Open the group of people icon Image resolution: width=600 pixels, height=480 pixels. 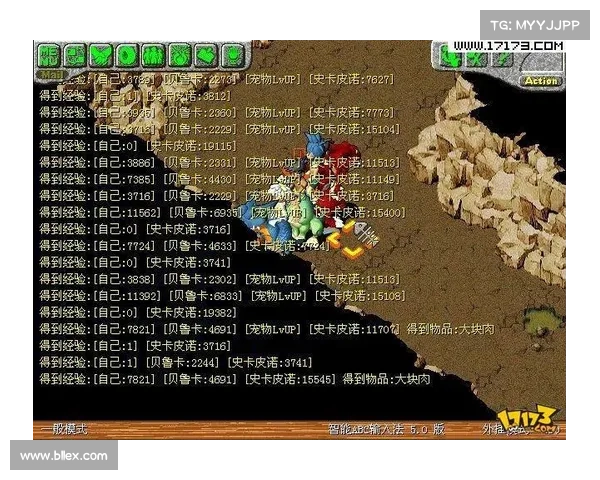coord(153,54)
